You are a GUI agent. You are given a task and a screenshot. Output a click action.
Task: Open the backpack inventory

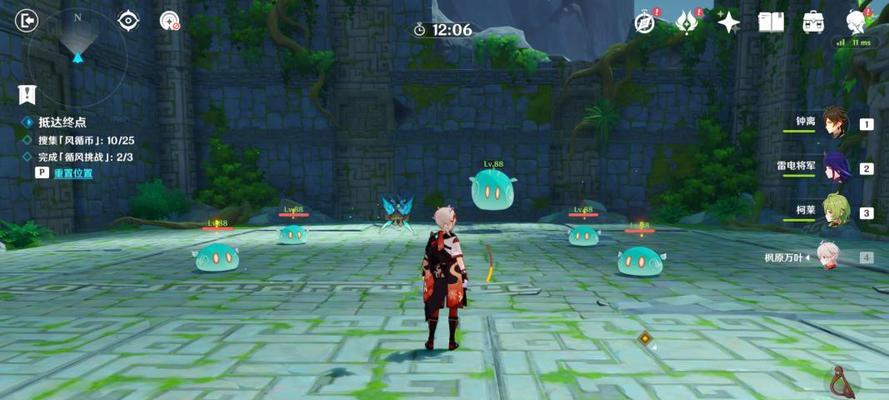click(813, 22)
